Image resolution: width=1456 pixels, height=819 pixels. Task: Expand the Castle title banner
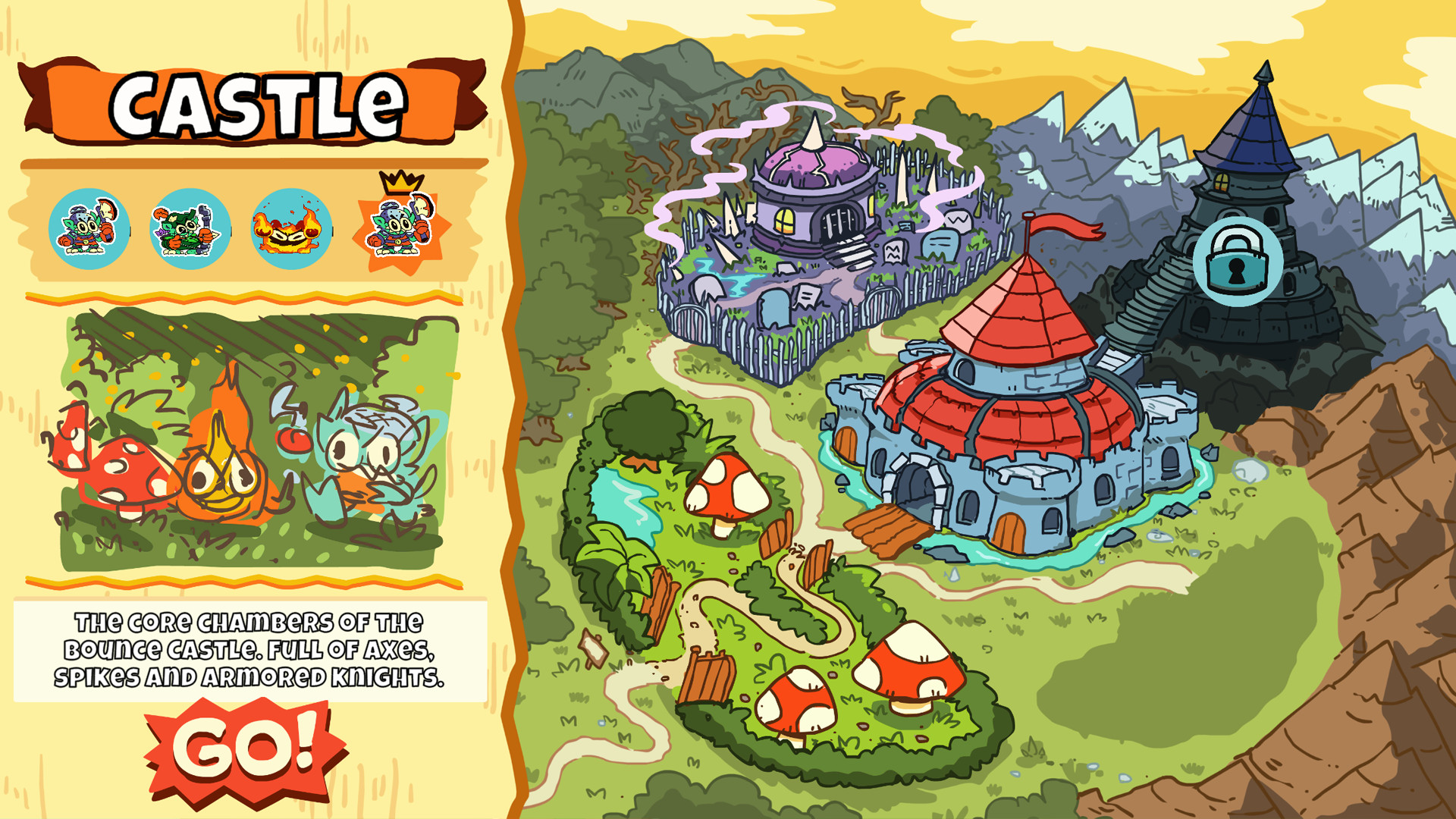click(250, 102)
